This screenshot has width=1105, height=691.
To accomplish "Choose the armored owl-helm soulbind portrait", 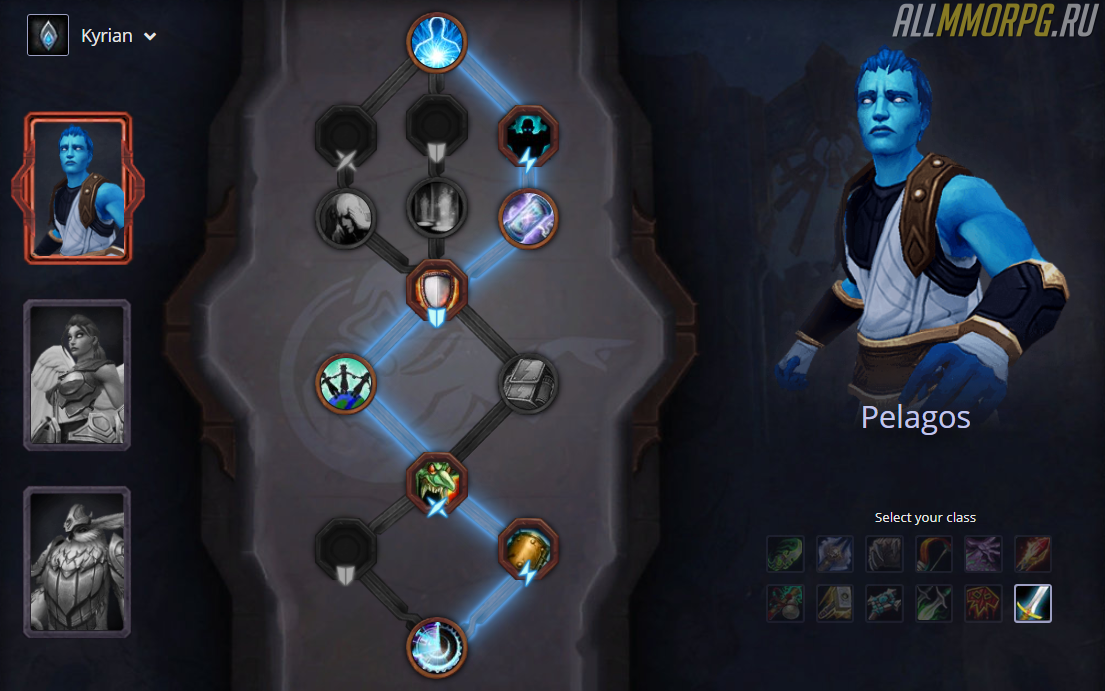I will pyautogui.click(x=78, y=561).
